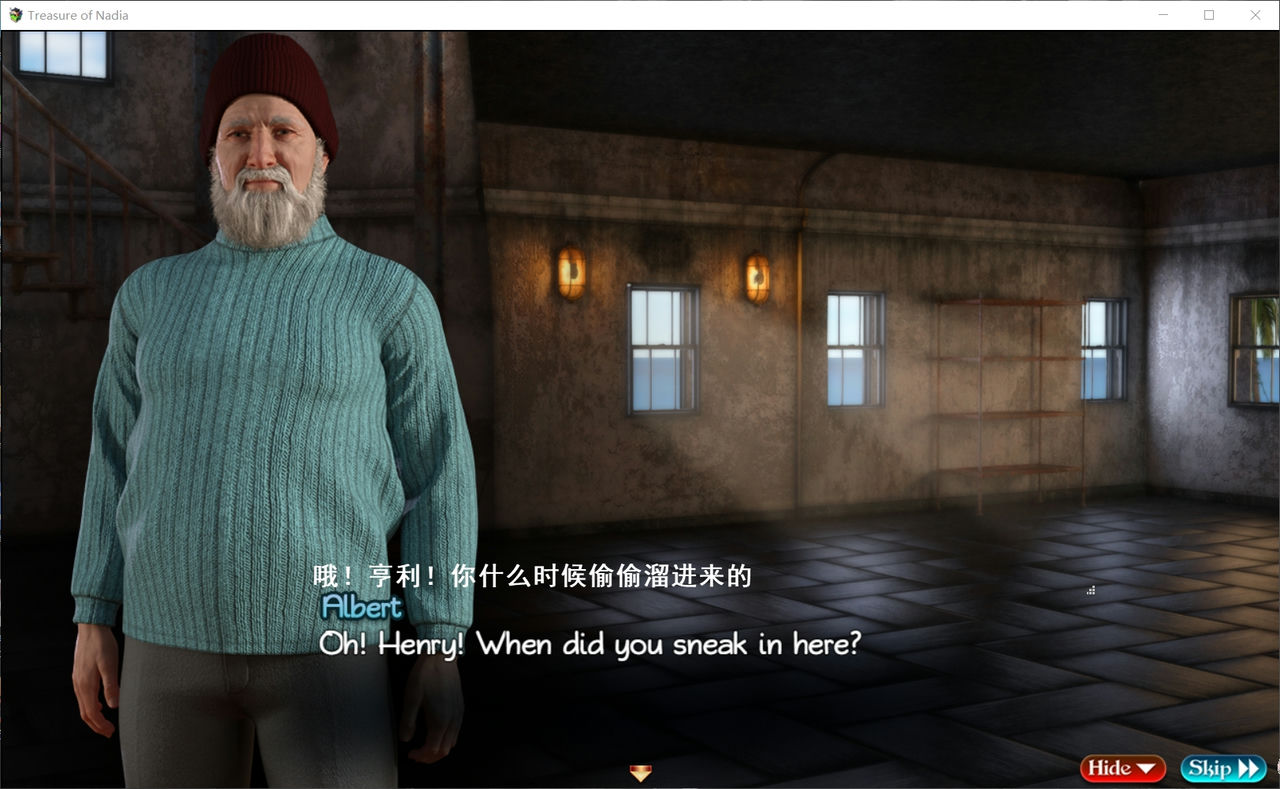This screenshot has width=1280, height=789.
Task: Close the Treasure of Nadia window
Action: pos(1255,15)
